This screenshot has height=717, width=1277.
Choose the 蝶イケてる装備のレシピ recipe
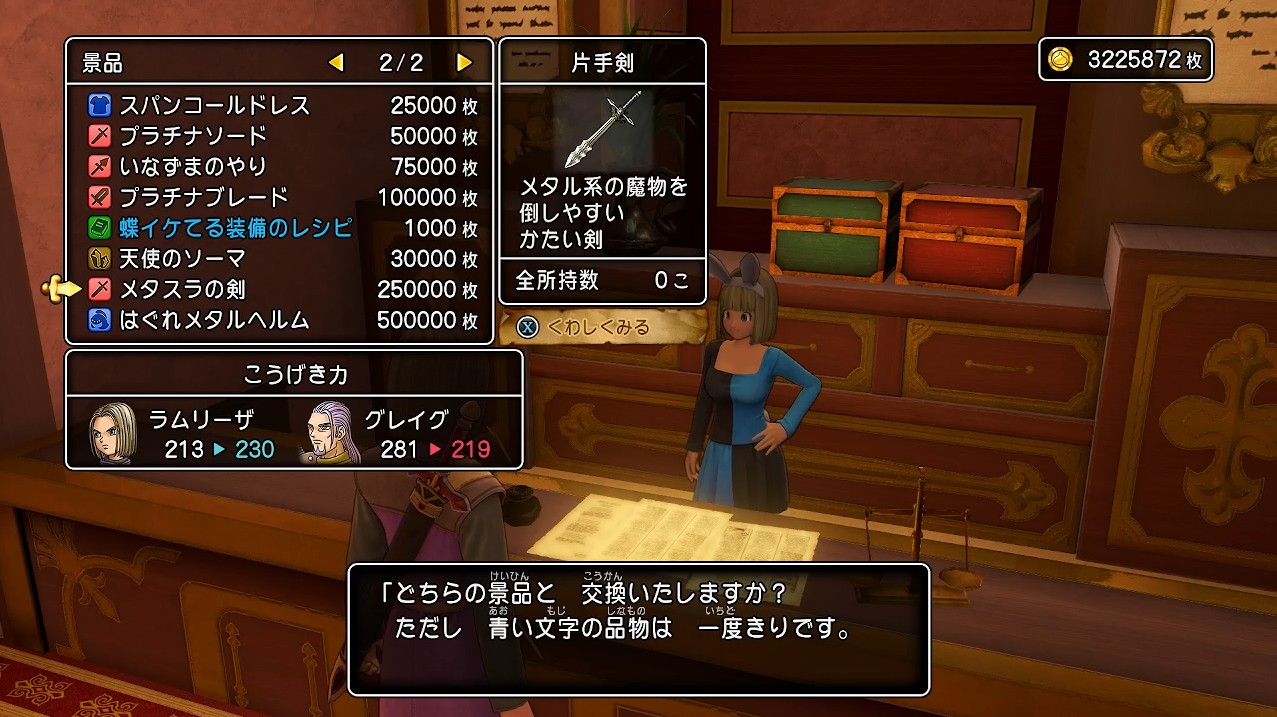pyautogui.click(x=236, y=228)
